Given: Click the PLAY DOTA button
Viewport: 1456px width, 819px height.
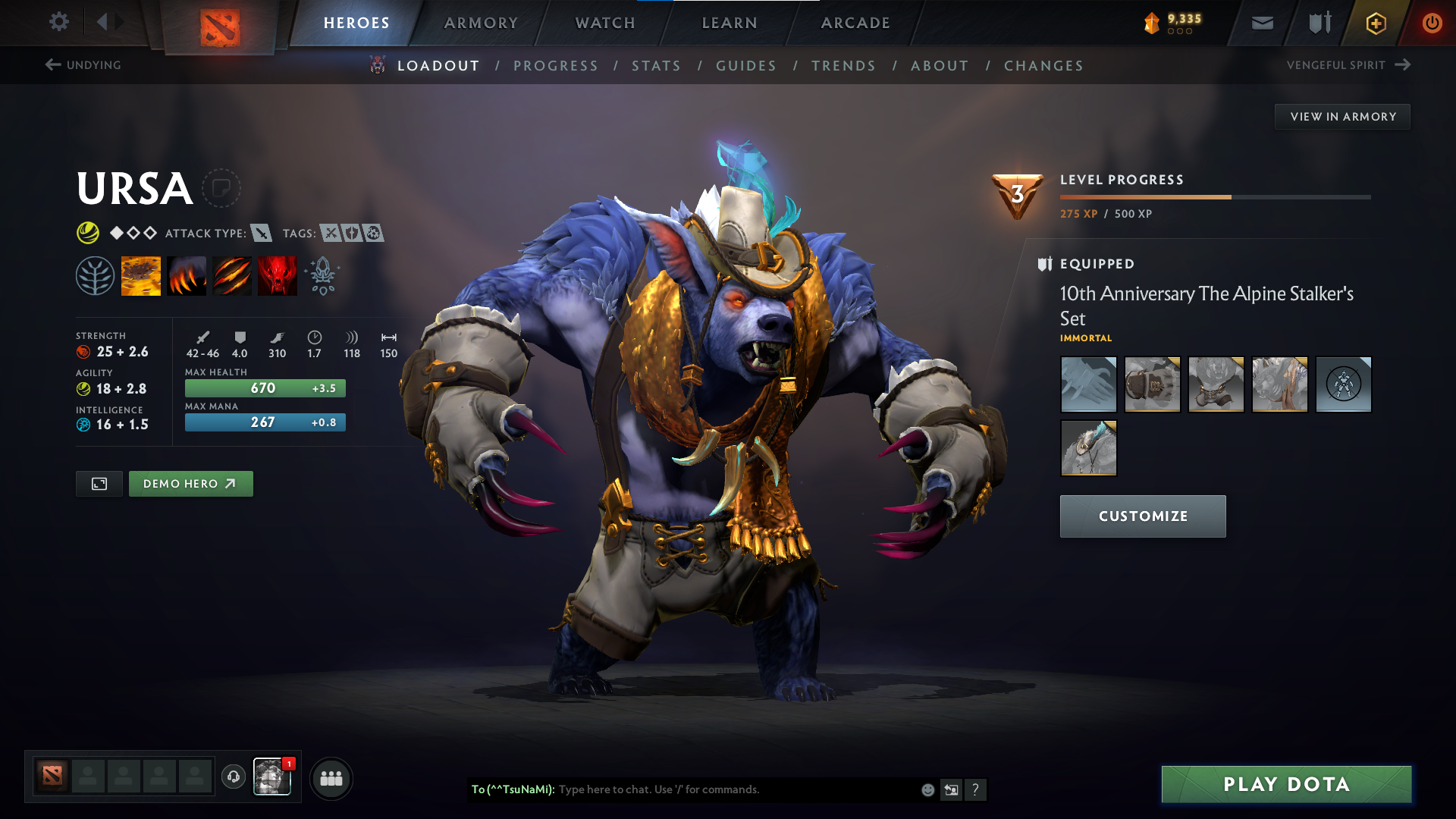Looking at the screenshot, I should pyautogui.click(x=1285, y=784).
